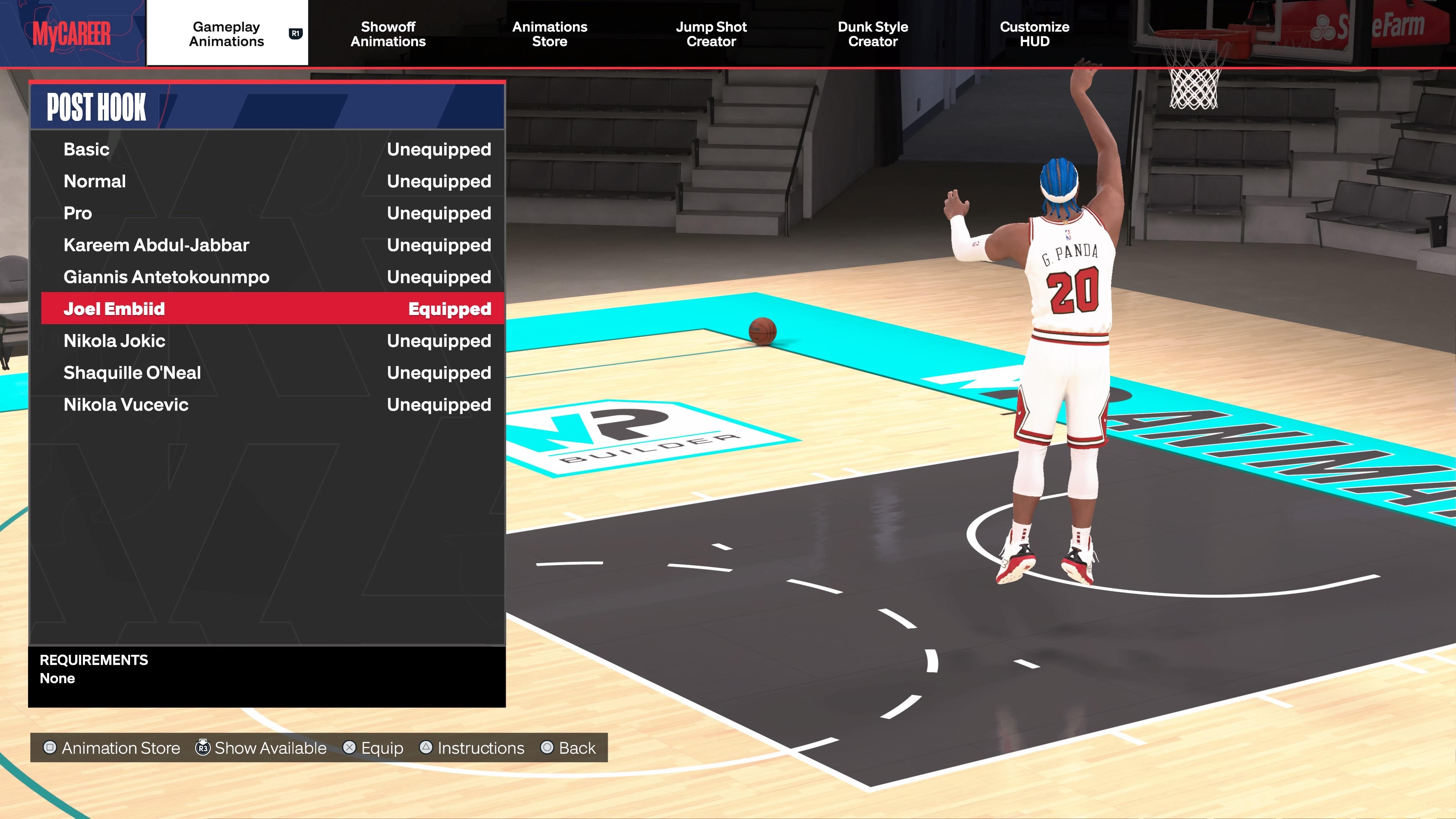Switch to the Gameplay Animations tab
The height and width of the screenshot is (819, 1456).
click(x=227, y=34)
